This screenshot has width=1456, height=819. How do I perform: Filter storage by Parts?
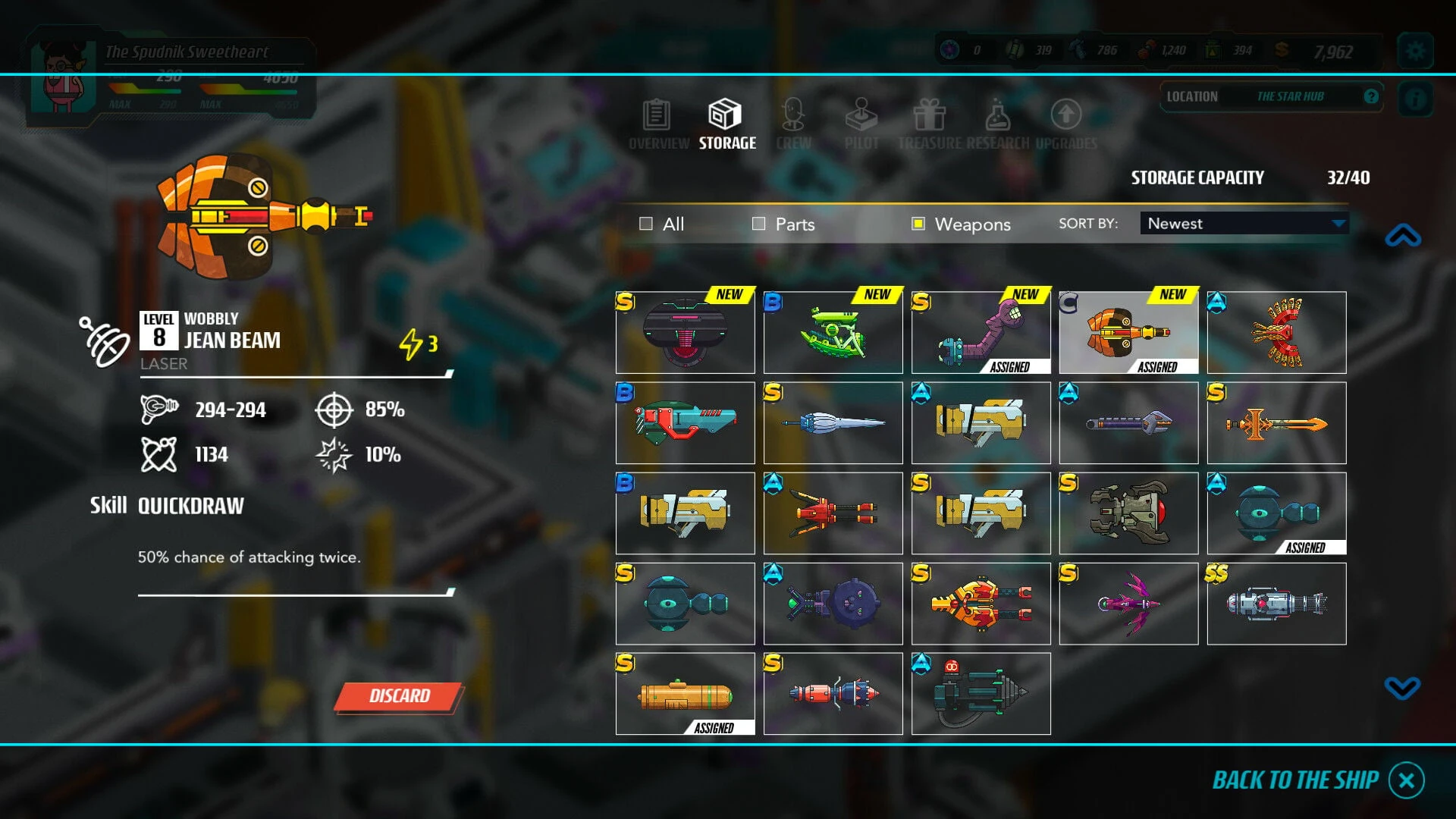[x=758, y=224]
